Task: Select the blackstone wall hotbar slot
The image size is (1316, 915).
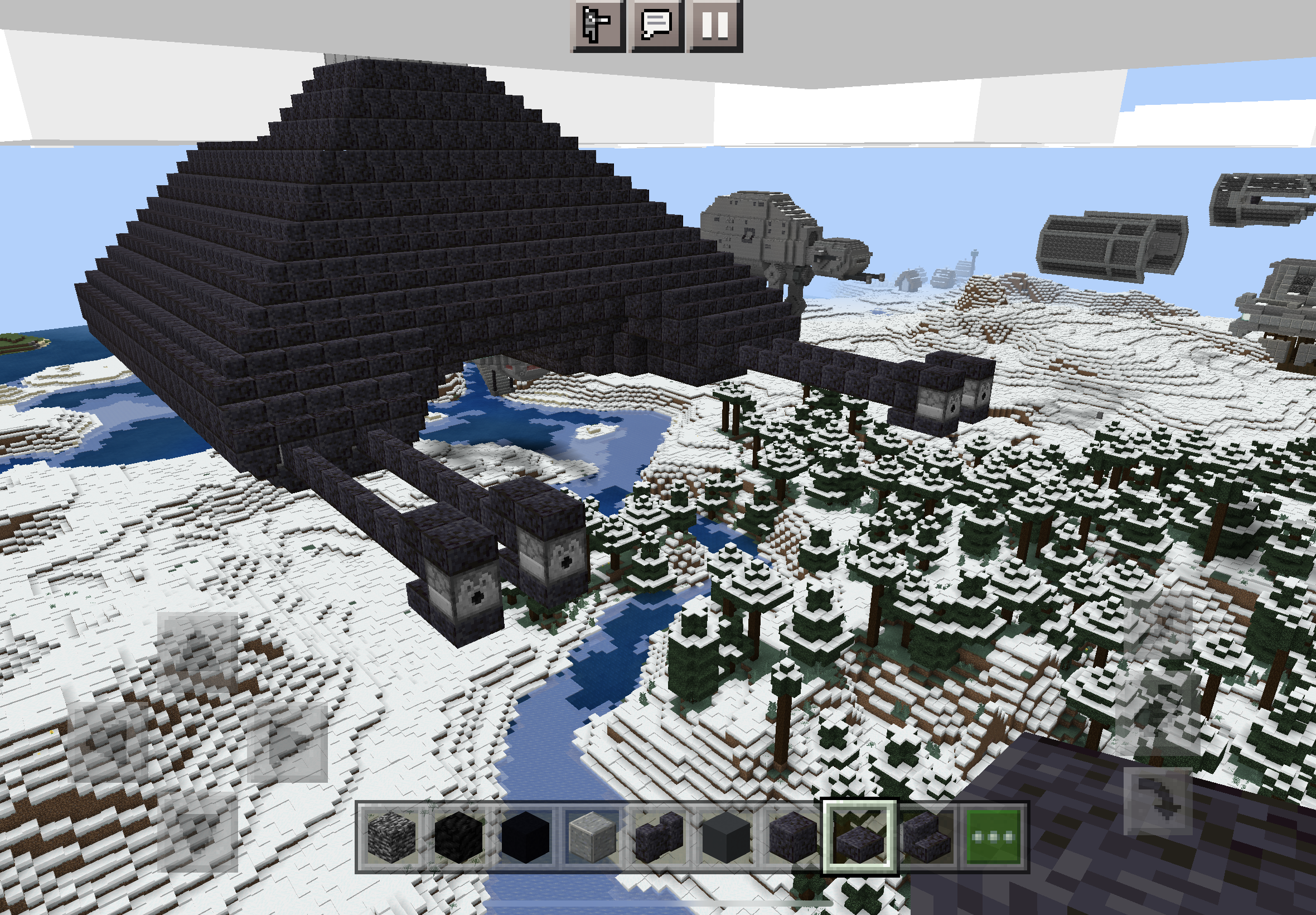Action: coord(659,837)
